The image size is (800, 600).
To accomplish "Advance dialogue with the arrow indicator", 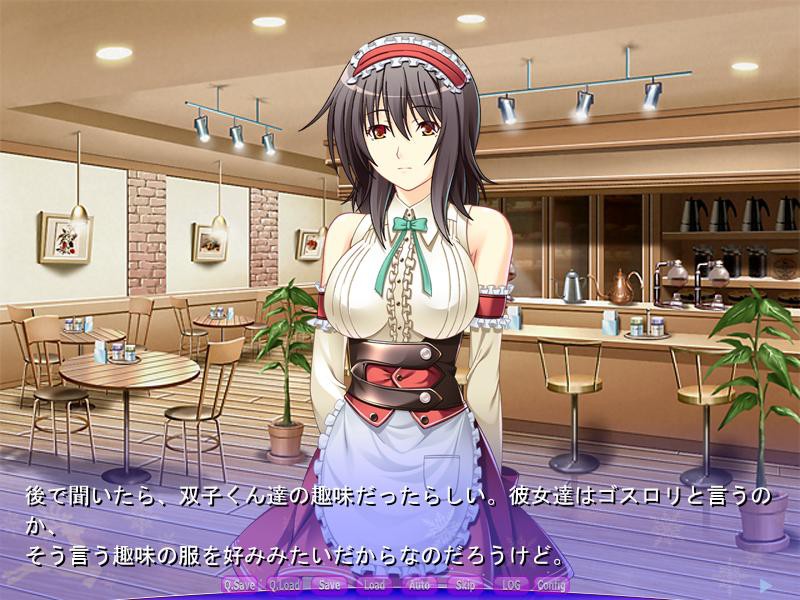I will (765, 584).
